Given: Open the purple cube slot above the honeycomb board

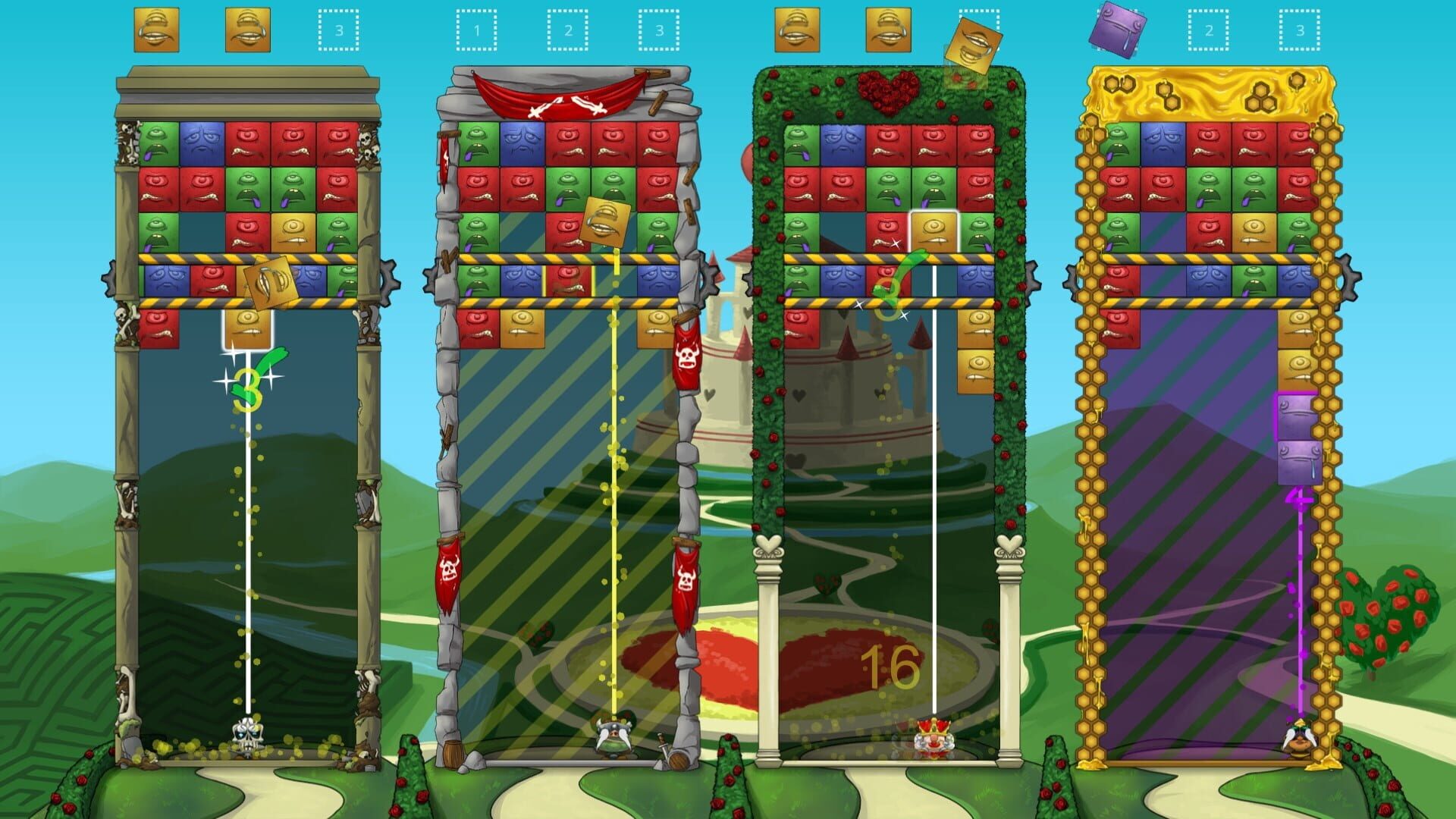Looking at the screenshot, I should pyautogui.click(x=1121, y=30).
